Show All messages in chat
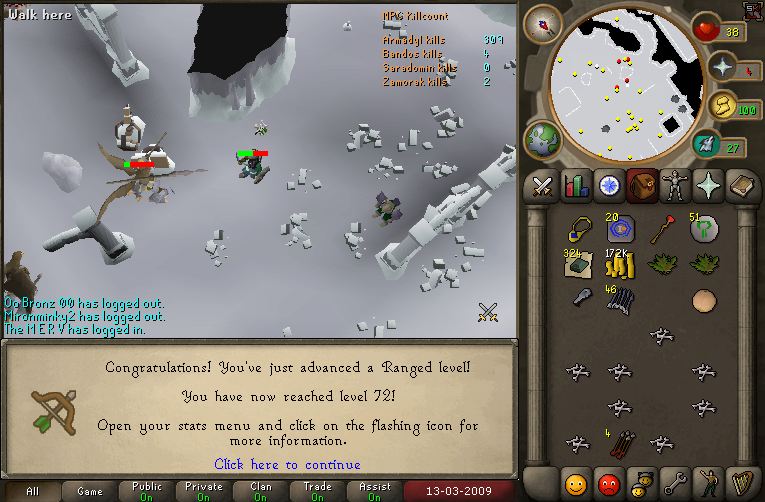Viewport: 765px width, 502px height. coord(32,492)
